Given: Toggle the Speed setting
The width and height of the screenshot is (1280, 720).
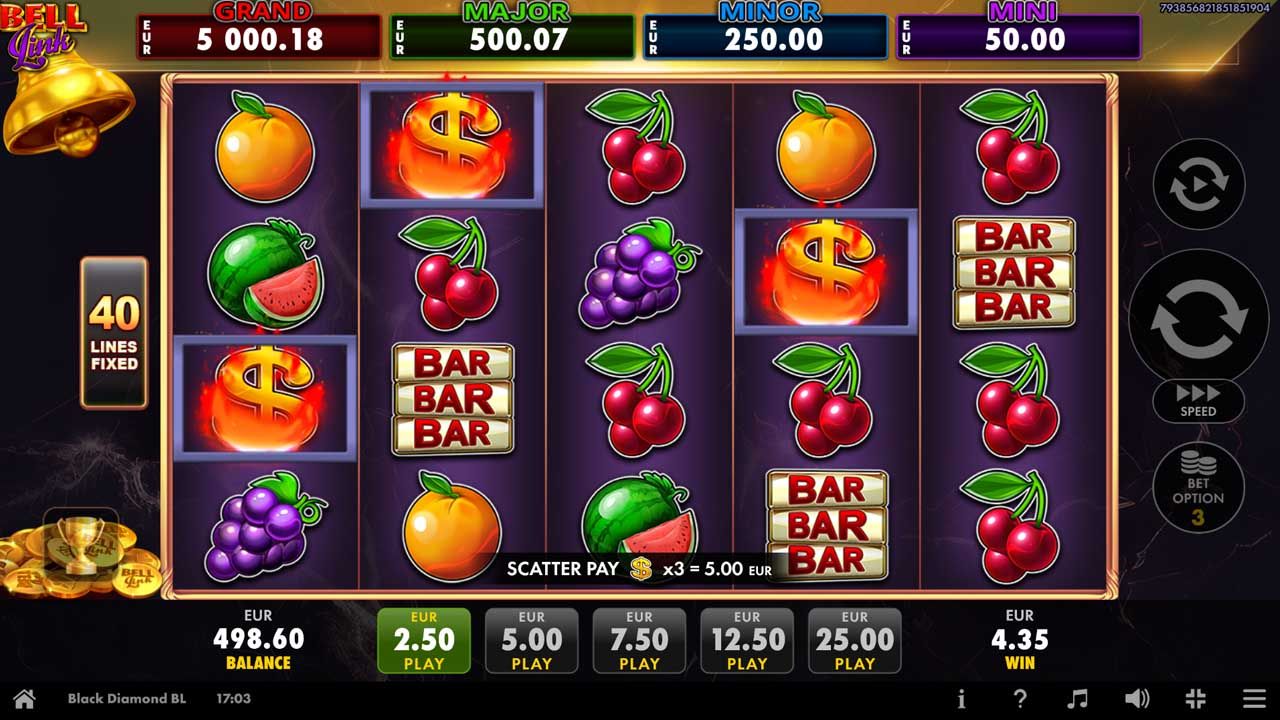Looking at the screenshot, I should [x=1198, y=401].
